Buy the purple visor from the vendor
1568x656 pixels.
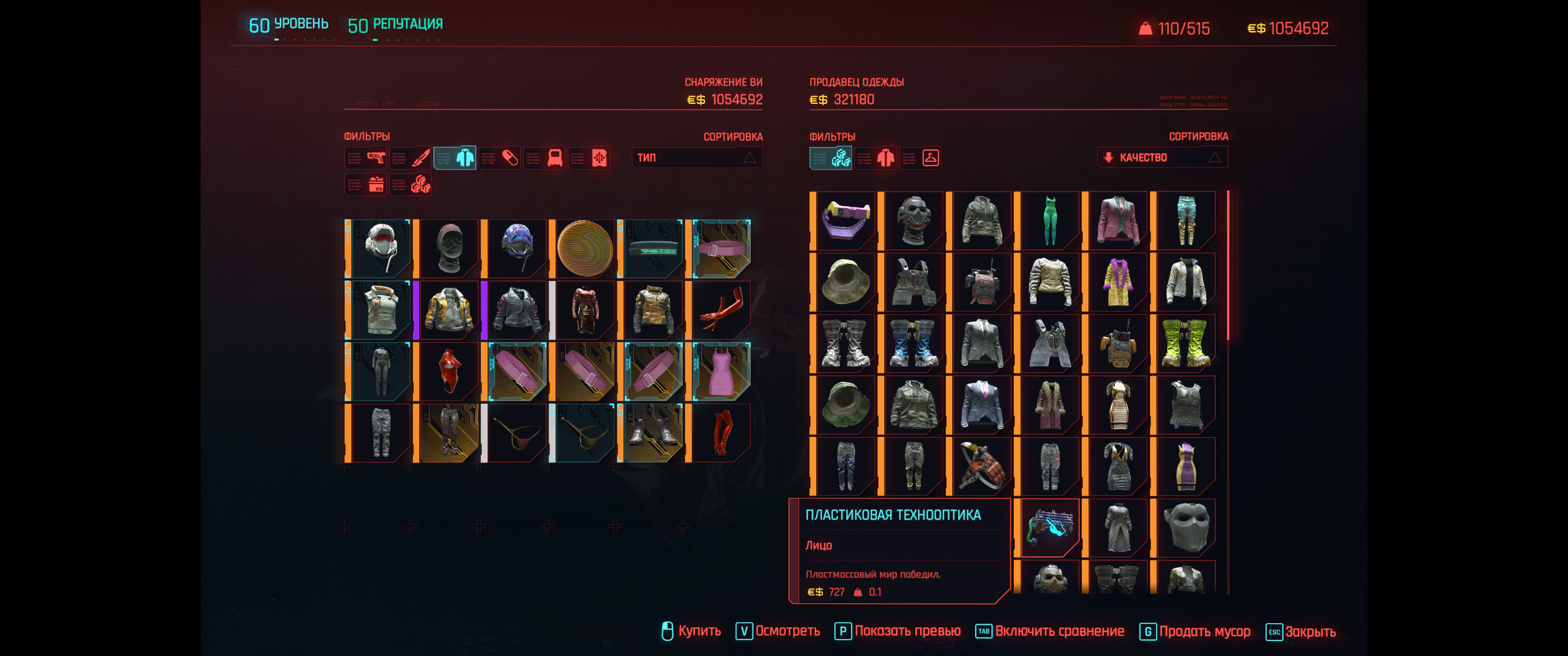(846, 220)
